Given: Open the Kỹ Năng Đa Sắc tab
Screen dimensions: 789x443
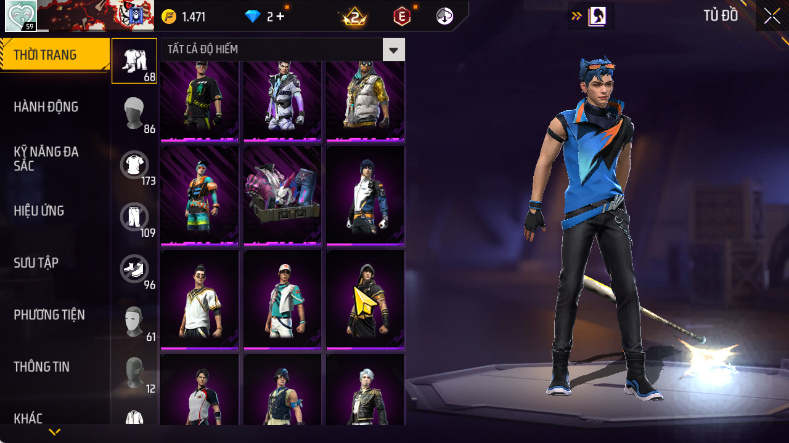Looking at the screenshot, I should [x=47, y=158].
